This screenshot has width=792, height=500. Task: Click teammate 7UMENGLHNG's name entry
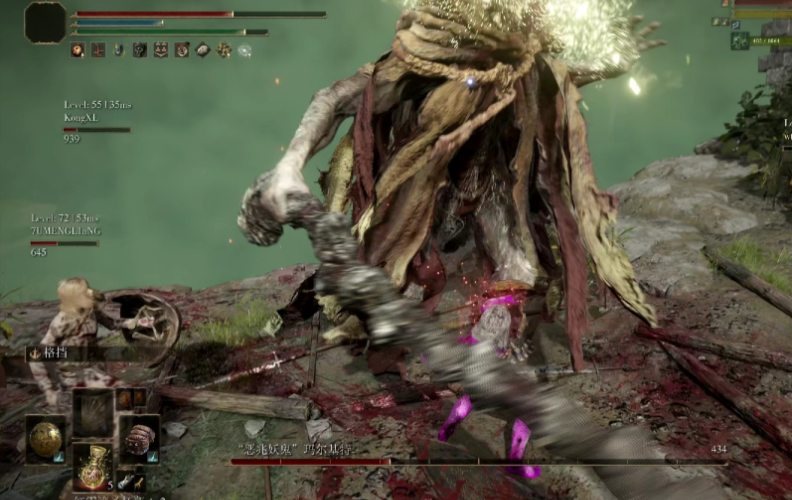[66, 230]
